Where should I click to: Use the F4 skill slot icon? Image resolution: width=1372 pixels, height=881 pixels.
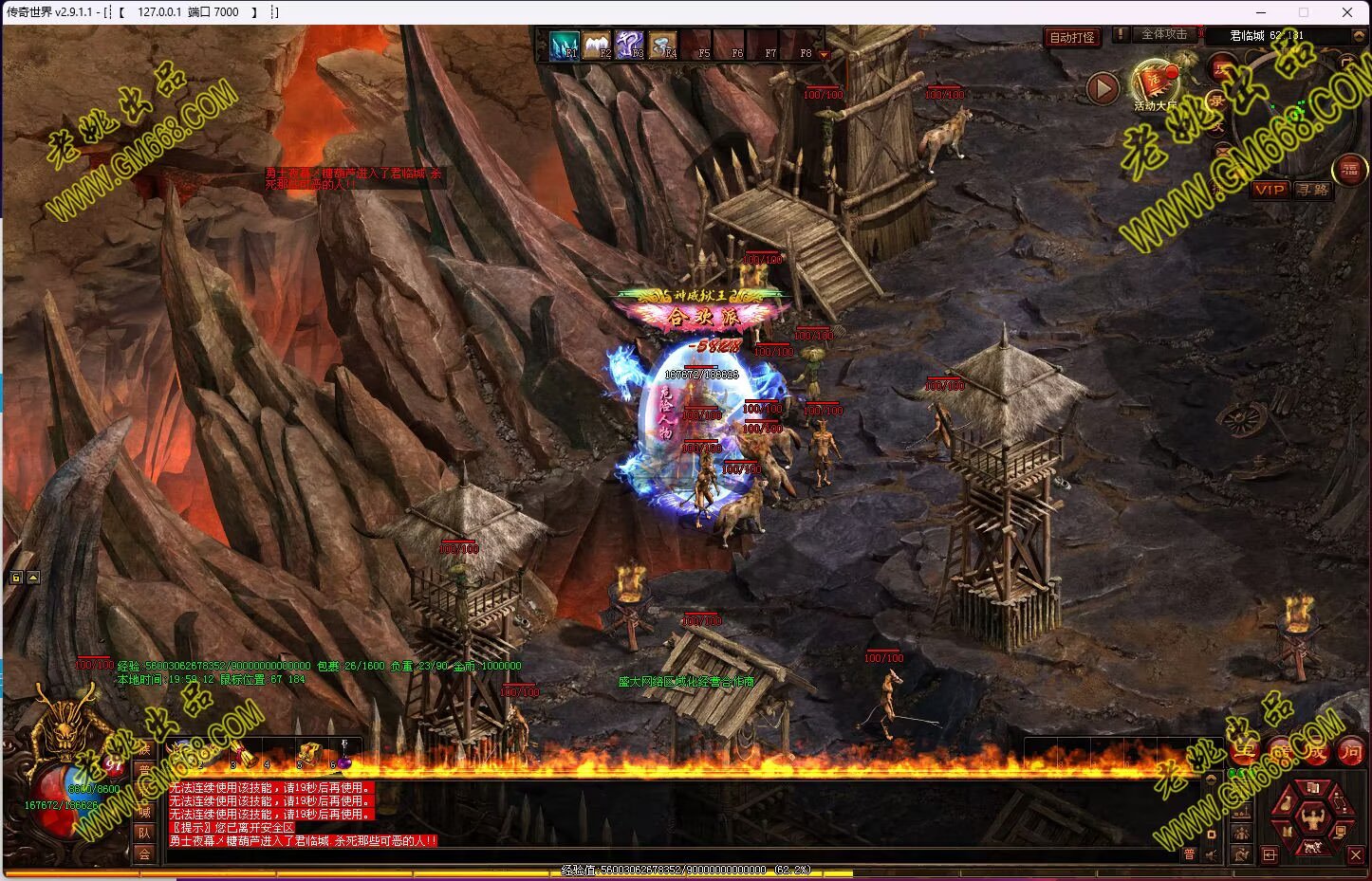tap(663, 45)
